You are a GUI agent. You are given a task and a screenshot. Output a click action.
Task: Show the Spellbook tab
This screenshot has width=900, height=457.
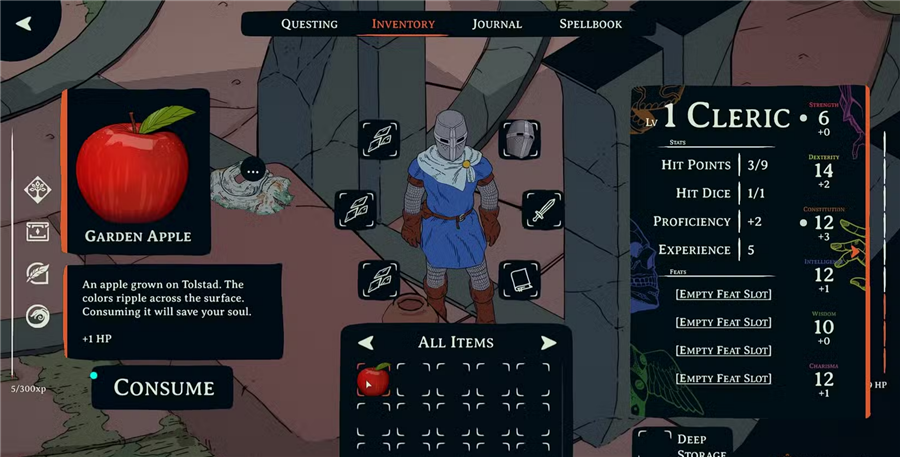590,24
